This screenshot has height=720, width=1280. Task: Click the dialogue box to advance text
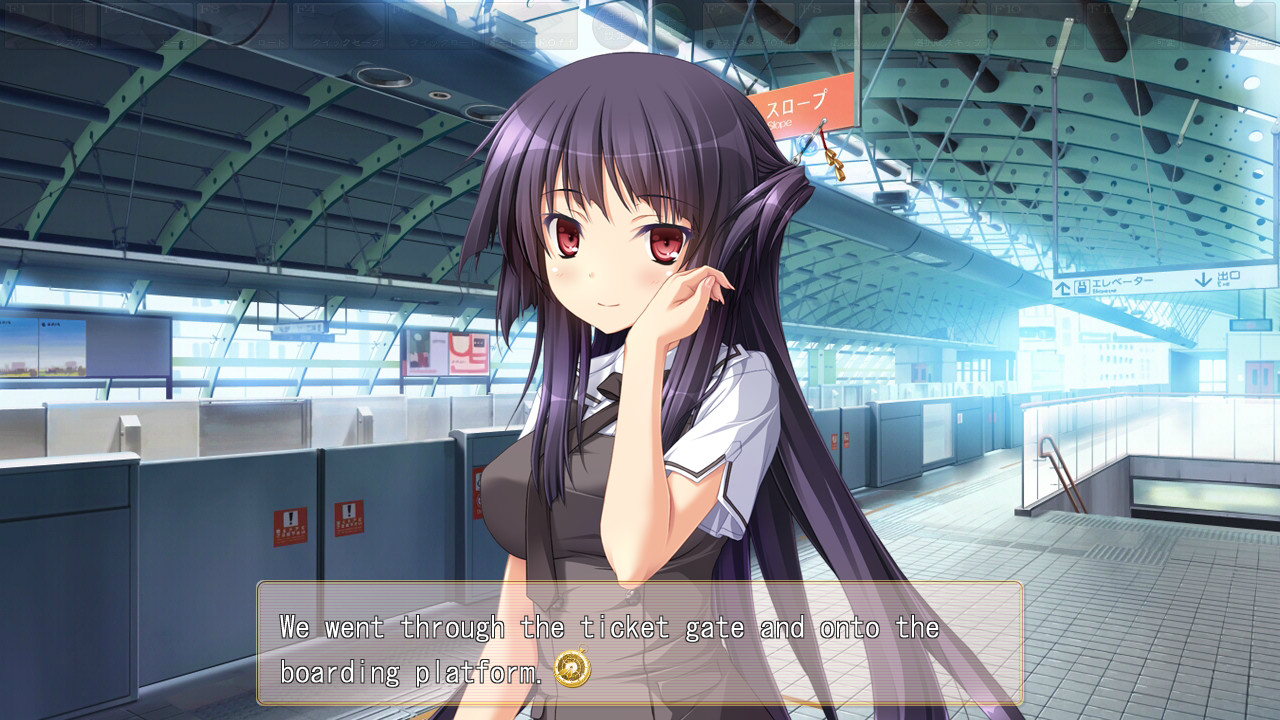click(x=640, y=643)
